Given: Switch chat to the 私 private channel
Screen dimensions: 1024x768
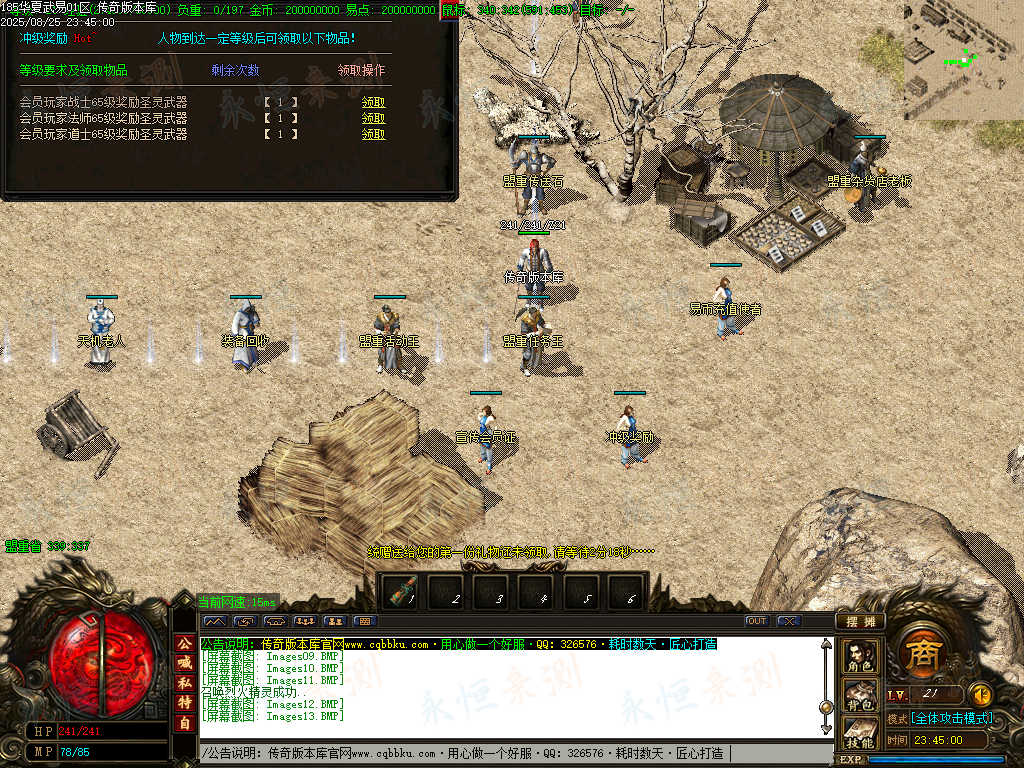Looking at the screenshot, I should click(x=185, y=683).
